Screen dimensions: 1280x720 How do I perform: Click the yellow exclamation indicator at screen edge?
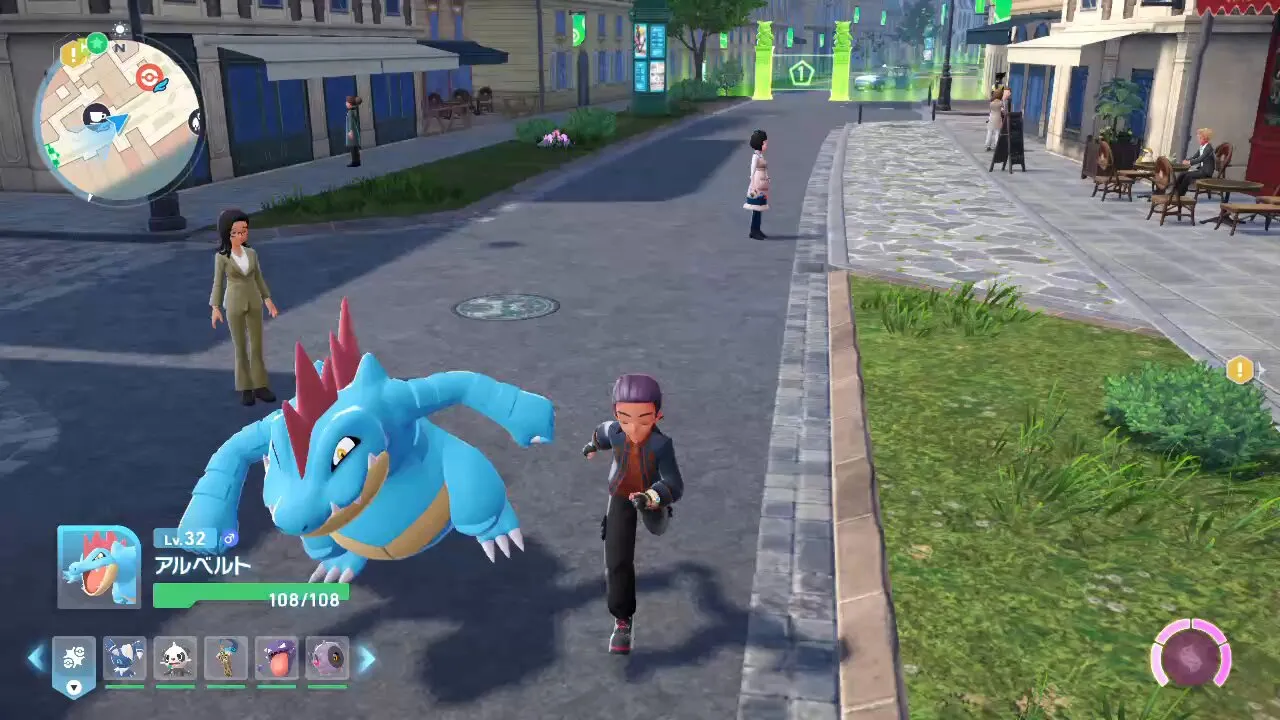[1240, 370]
